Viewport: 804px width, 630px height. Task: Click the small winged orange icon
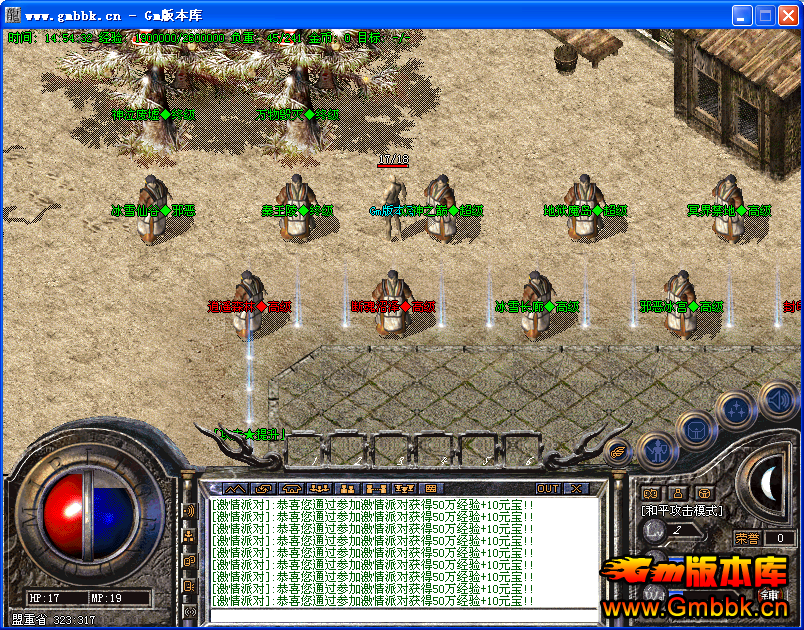(618, 451)
